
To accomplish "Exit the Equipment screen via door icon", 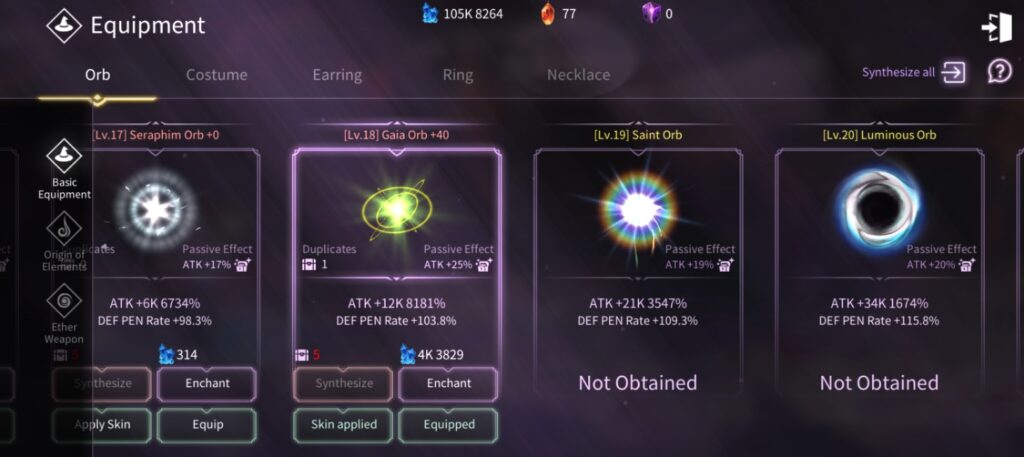I will pyautogui.click(x=996, y=28).
